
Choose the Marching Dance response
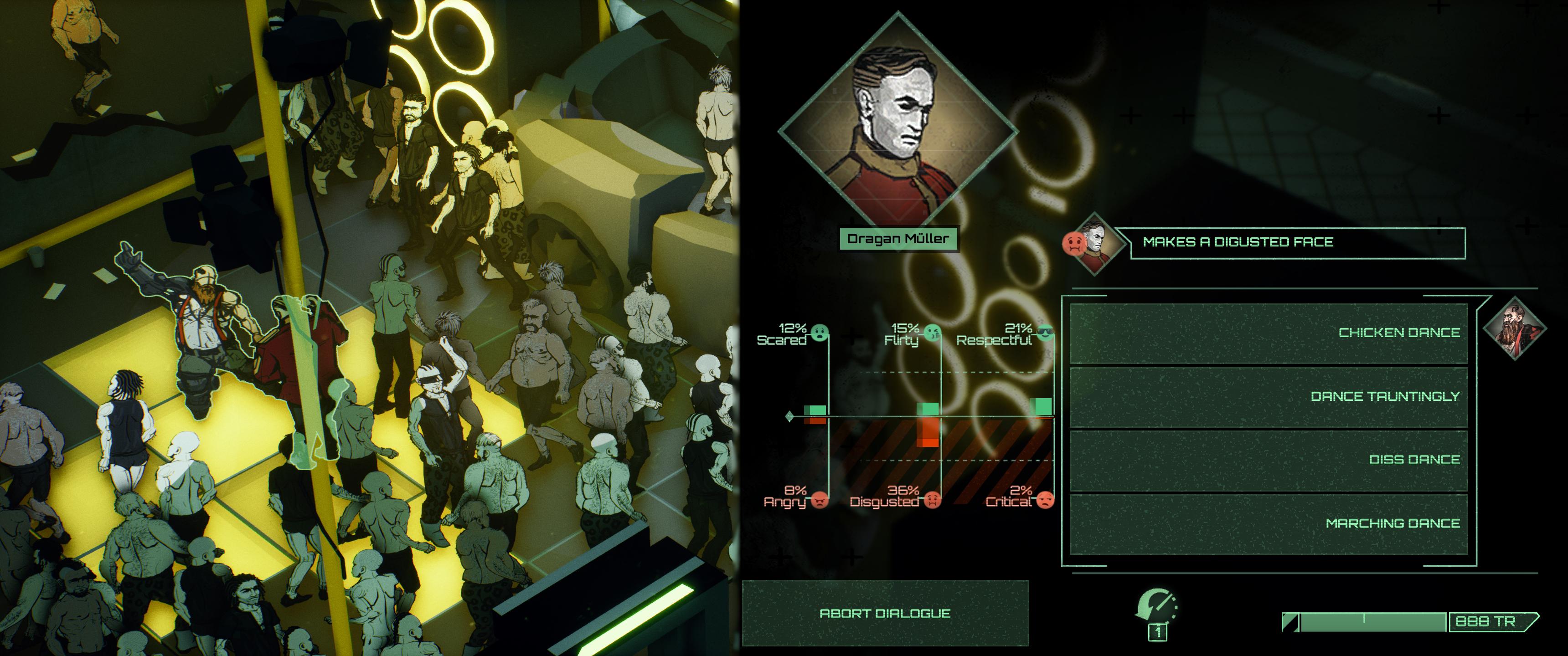pyautogui.click(x=1269, y=523)
